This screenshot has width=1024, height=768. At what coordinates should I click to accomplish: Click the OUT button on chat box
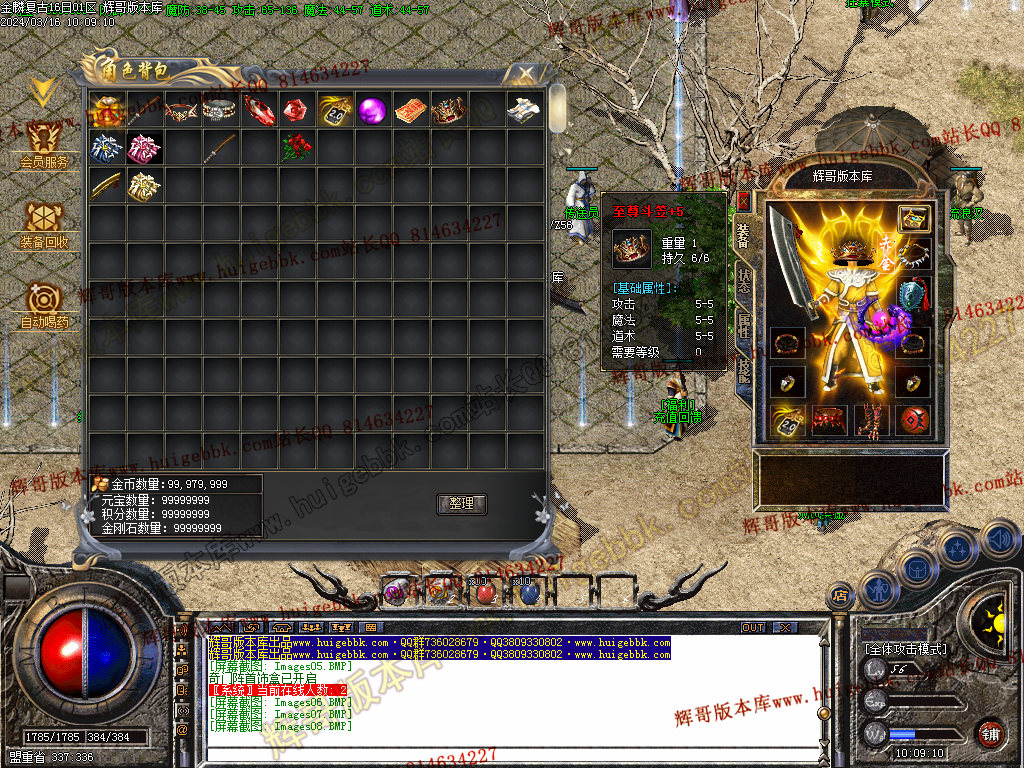(x=753, y=628)
